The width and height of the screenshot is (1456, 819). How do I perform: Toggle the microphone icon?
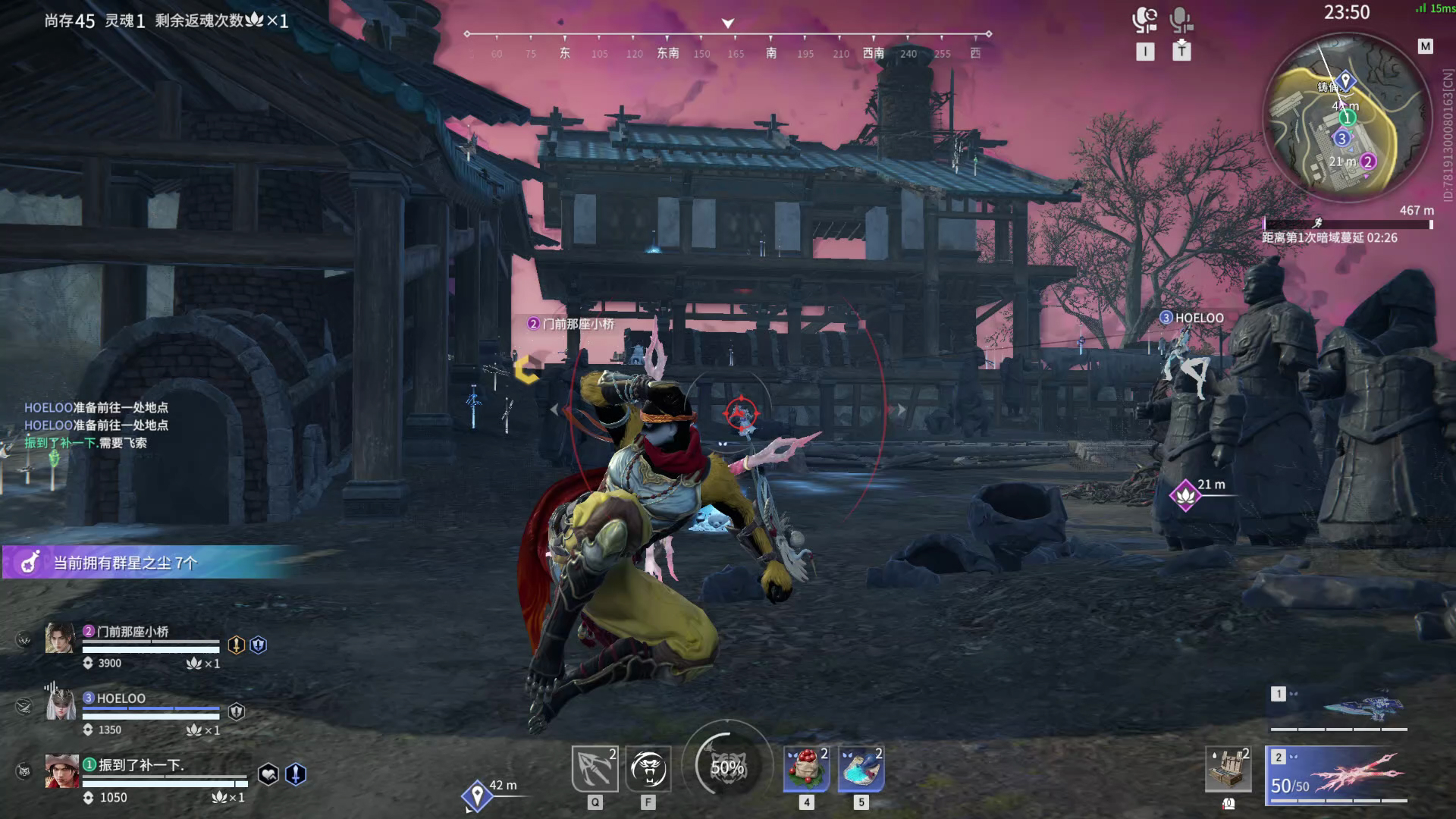coord(1181,20)
